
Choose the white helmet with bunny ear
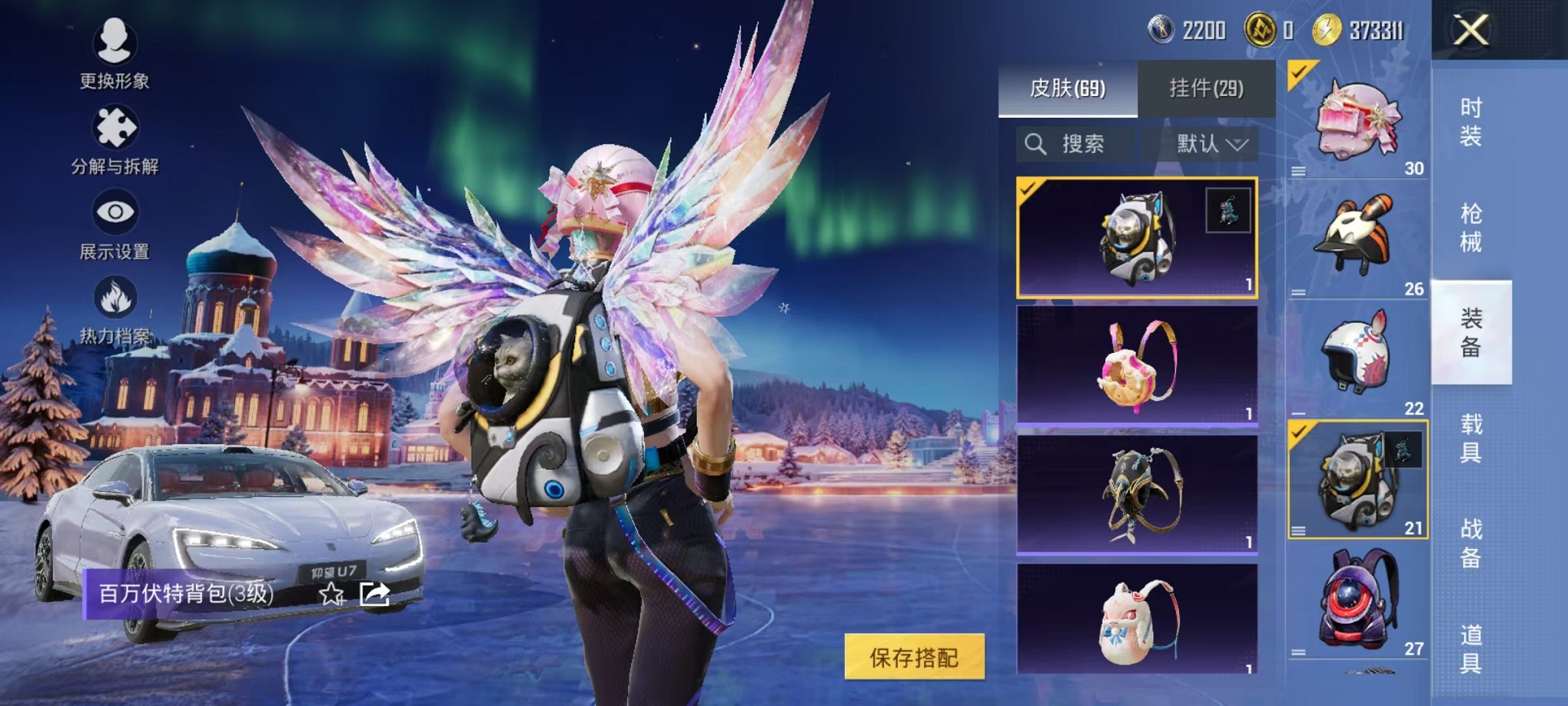point(1357,359)
